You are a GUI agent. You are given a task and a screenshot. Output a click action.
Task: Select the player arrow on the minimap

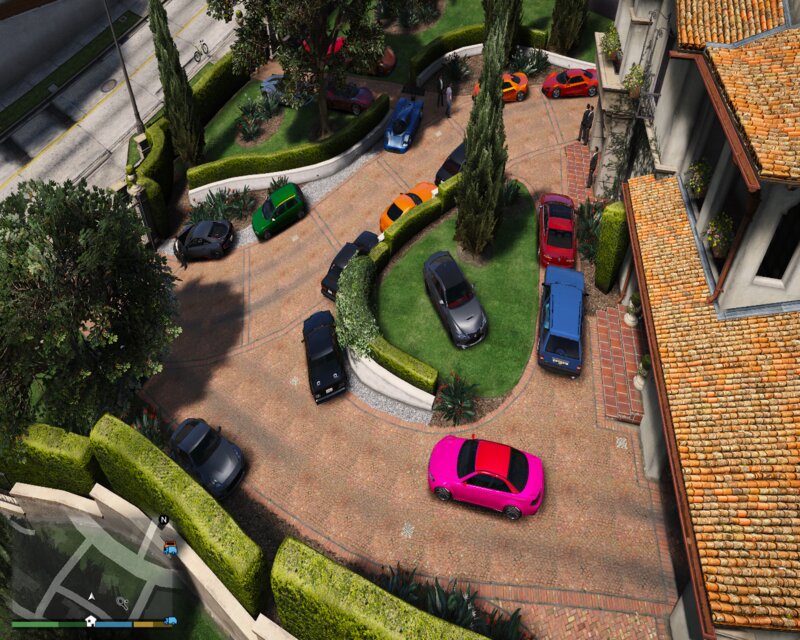pyautogui.click(x=91, y=597)
